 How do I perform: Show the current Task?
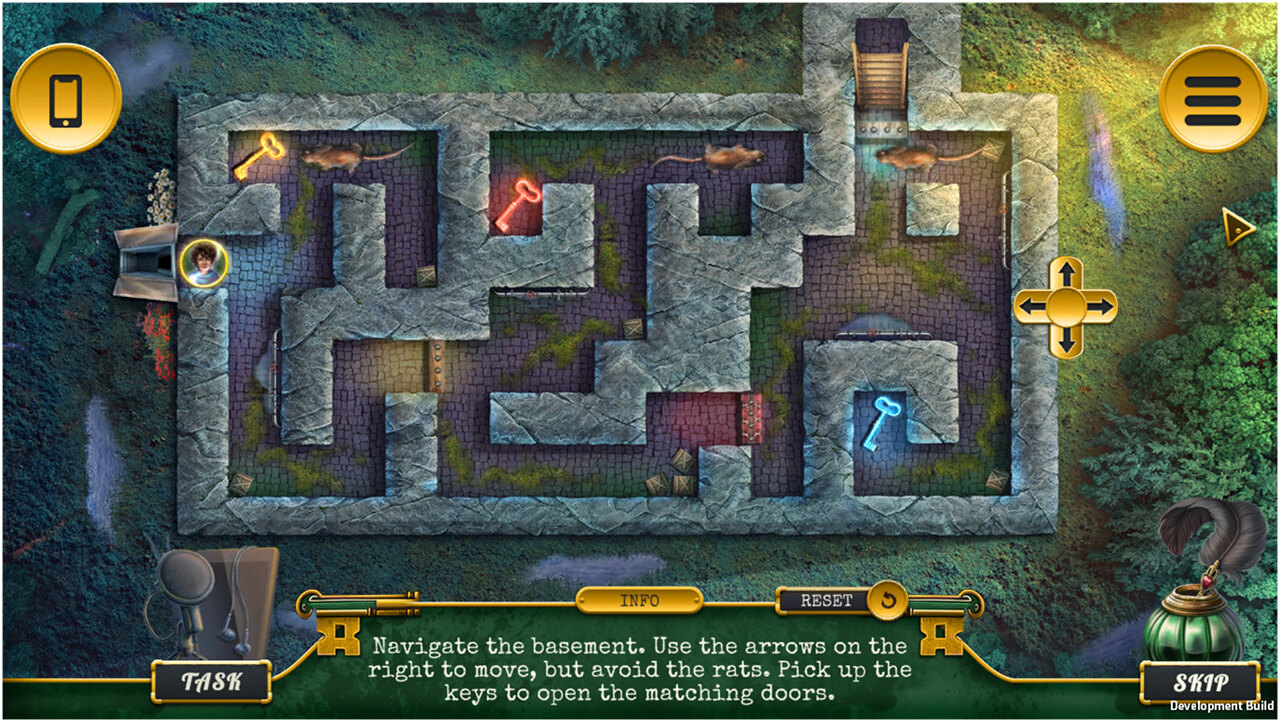point(211,682)
